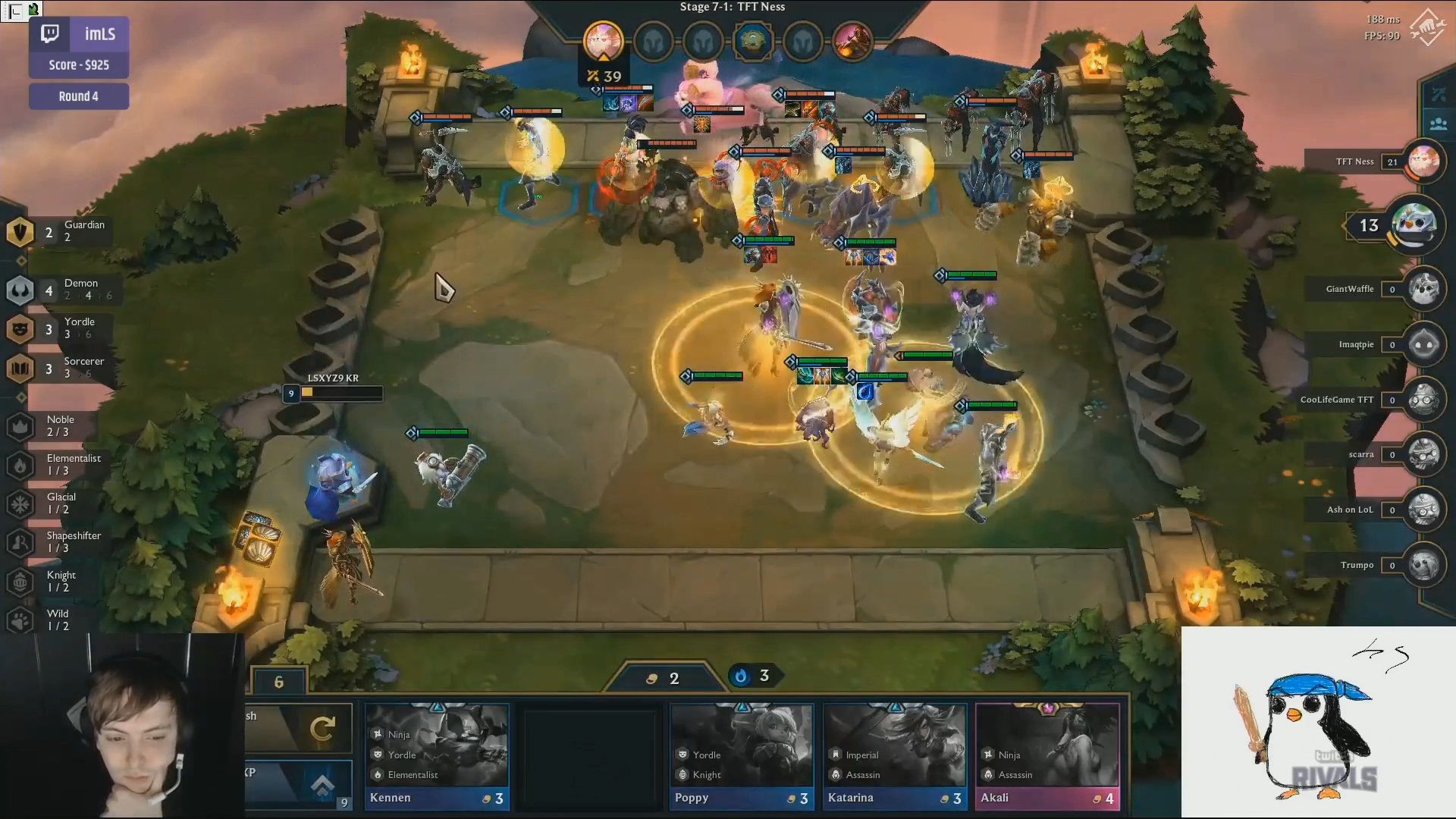Select the highlighted opponent portrait at top center
The width and height of the screenshot is (1456, 819).
pos(601,42)
